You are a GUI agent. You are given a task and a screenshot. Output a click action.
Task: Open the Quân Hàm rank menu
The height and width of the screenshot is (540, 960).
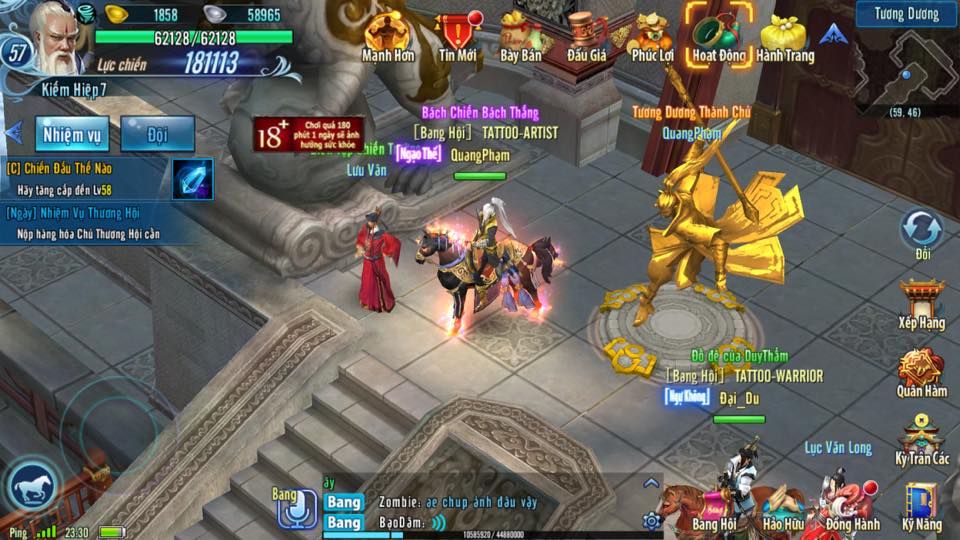[x=922, y=374]
